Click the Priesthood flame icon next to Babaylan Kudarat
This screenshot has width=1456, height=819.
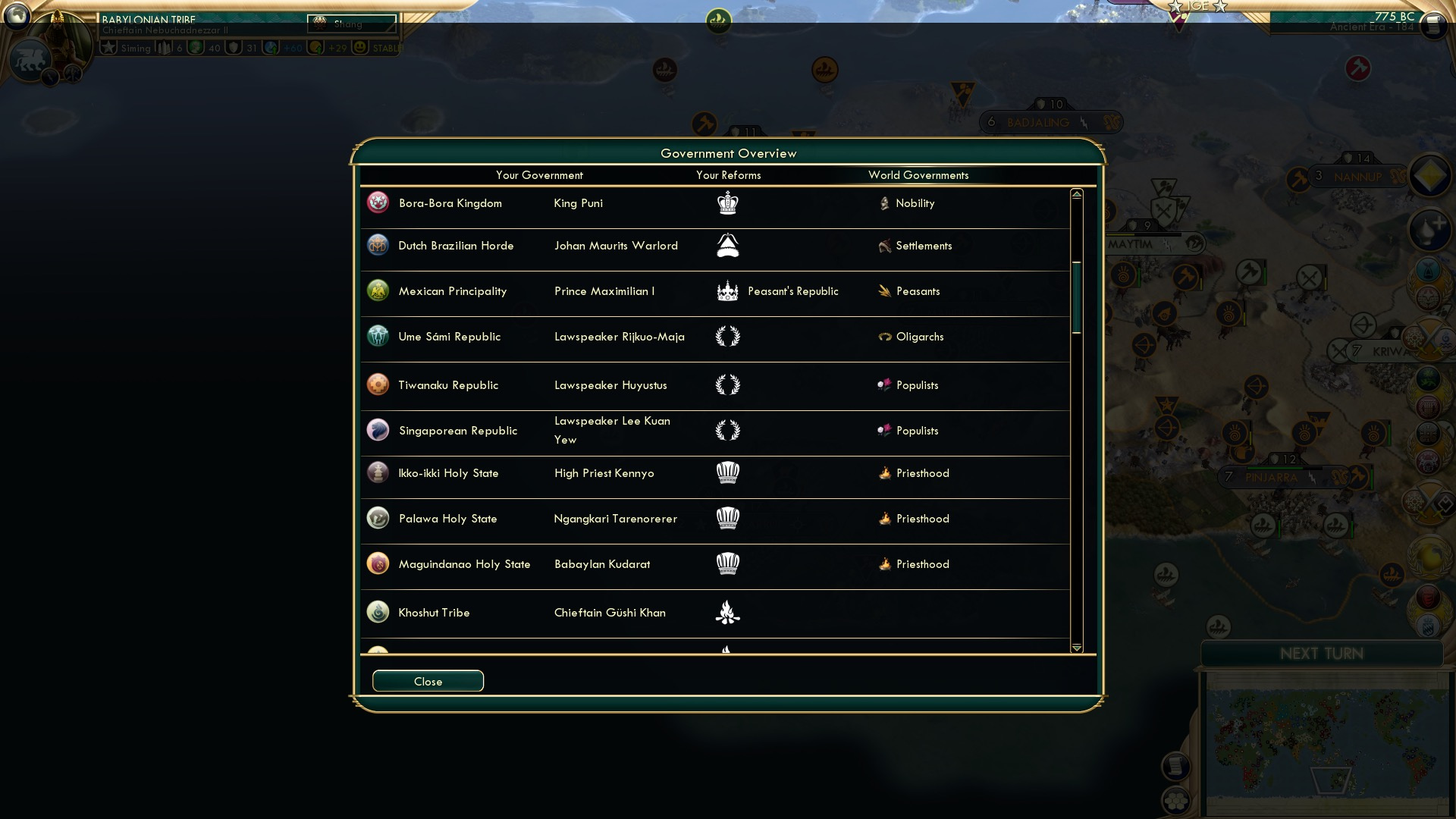click(884, 564)
